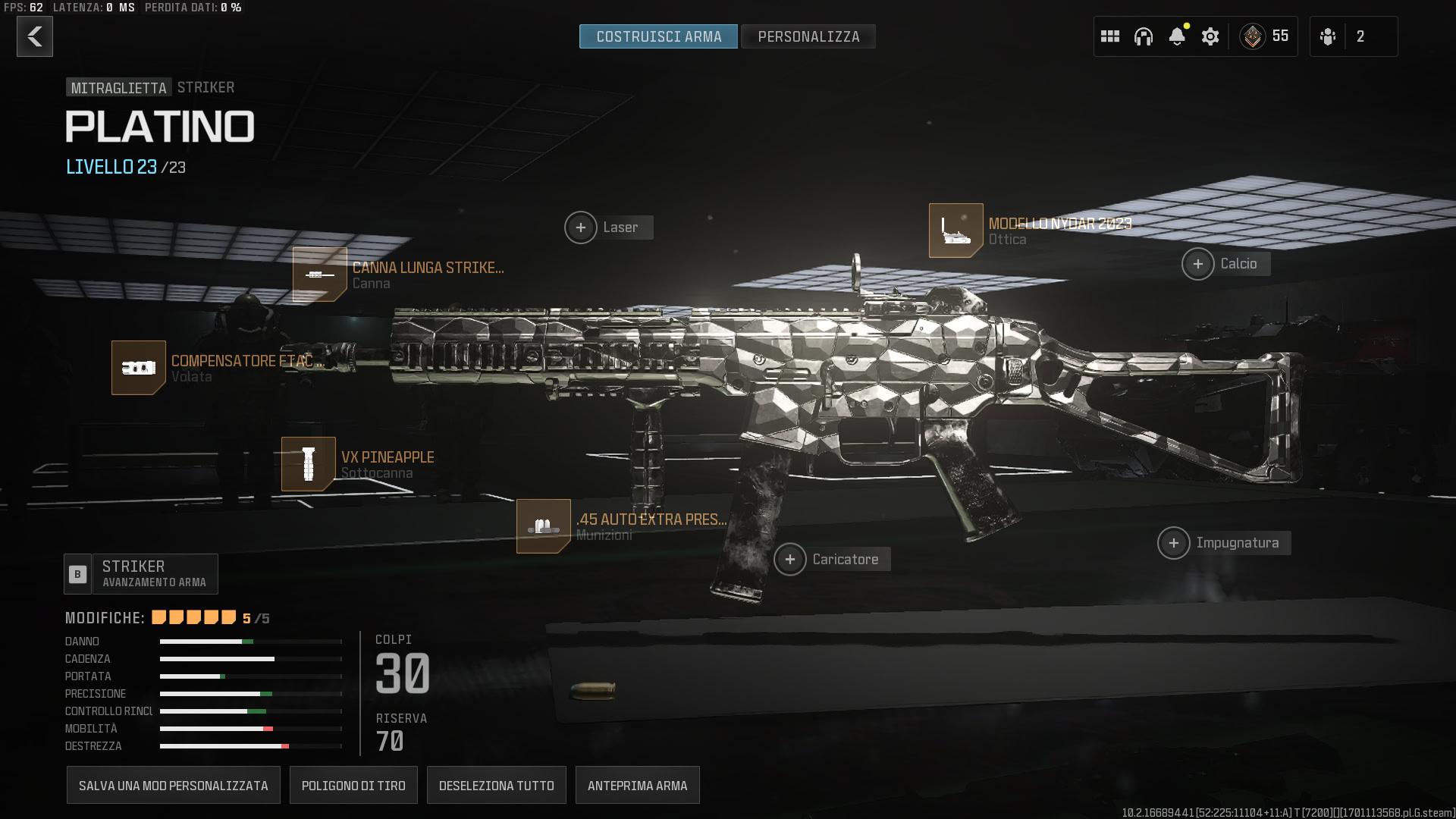Open Poligono di Tiro firing range
This screenshot has height=819, width=1456.
click(353, 786)
